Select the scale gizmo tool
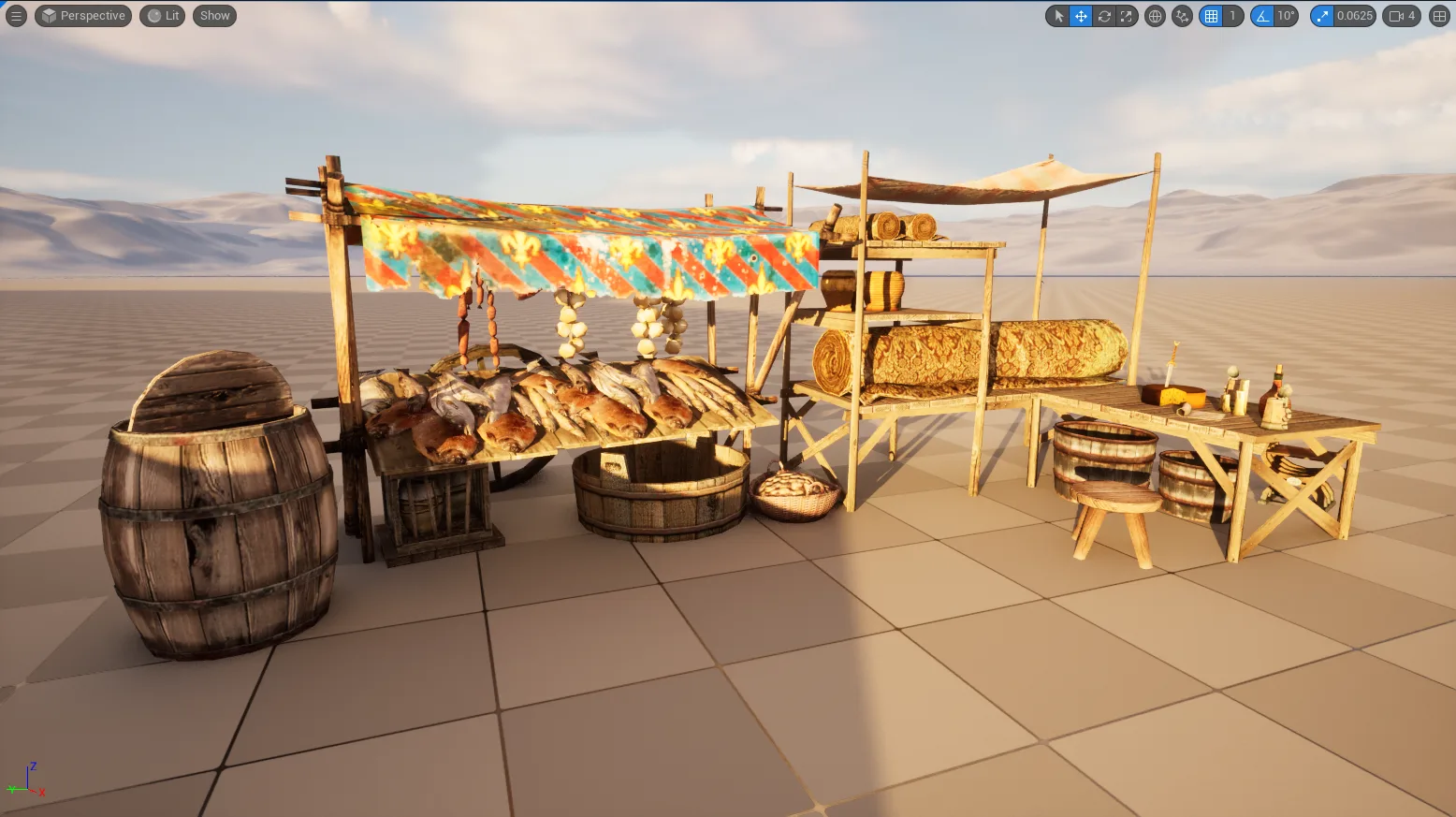 (1127, 16)
